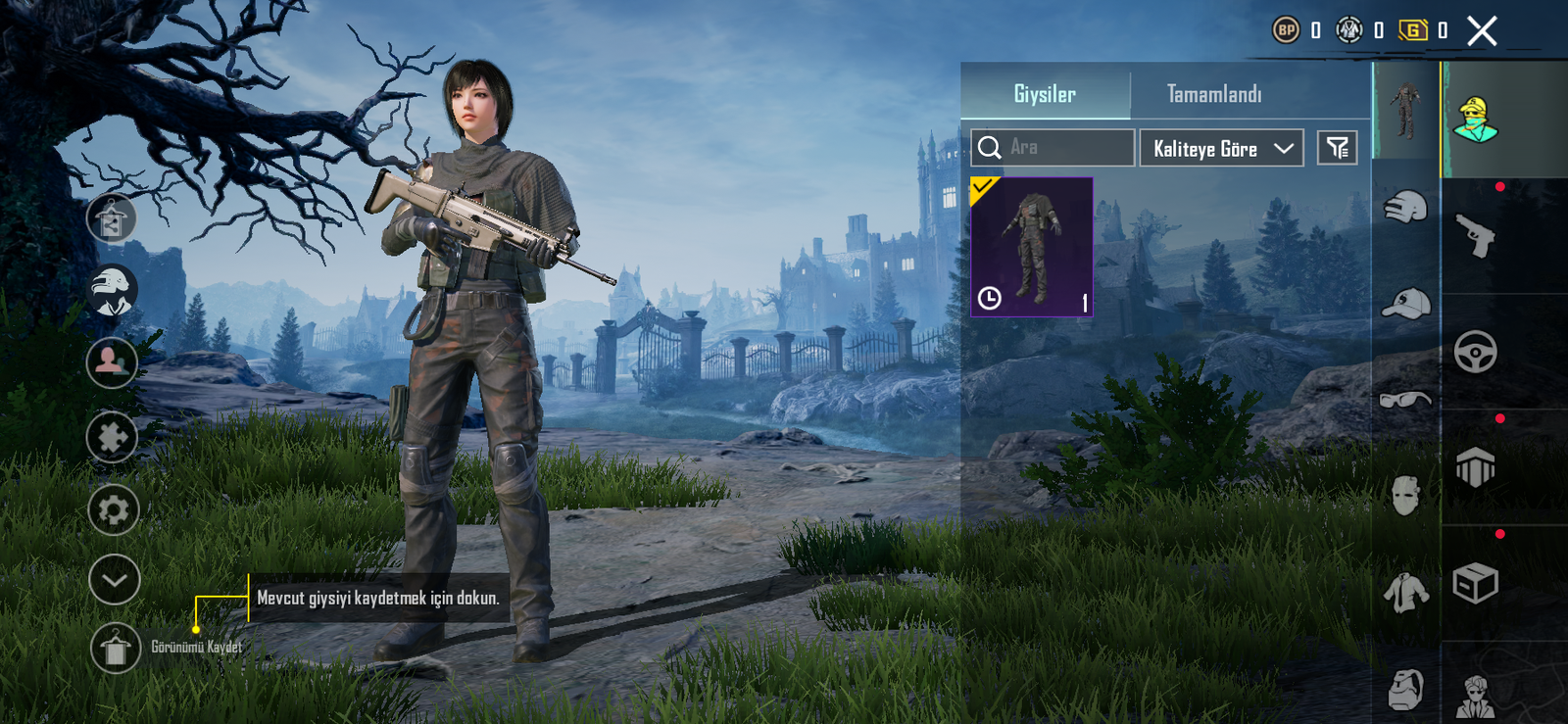Select the baseball cap category
Screen dimensions: 1568x724
[1405, 305]
